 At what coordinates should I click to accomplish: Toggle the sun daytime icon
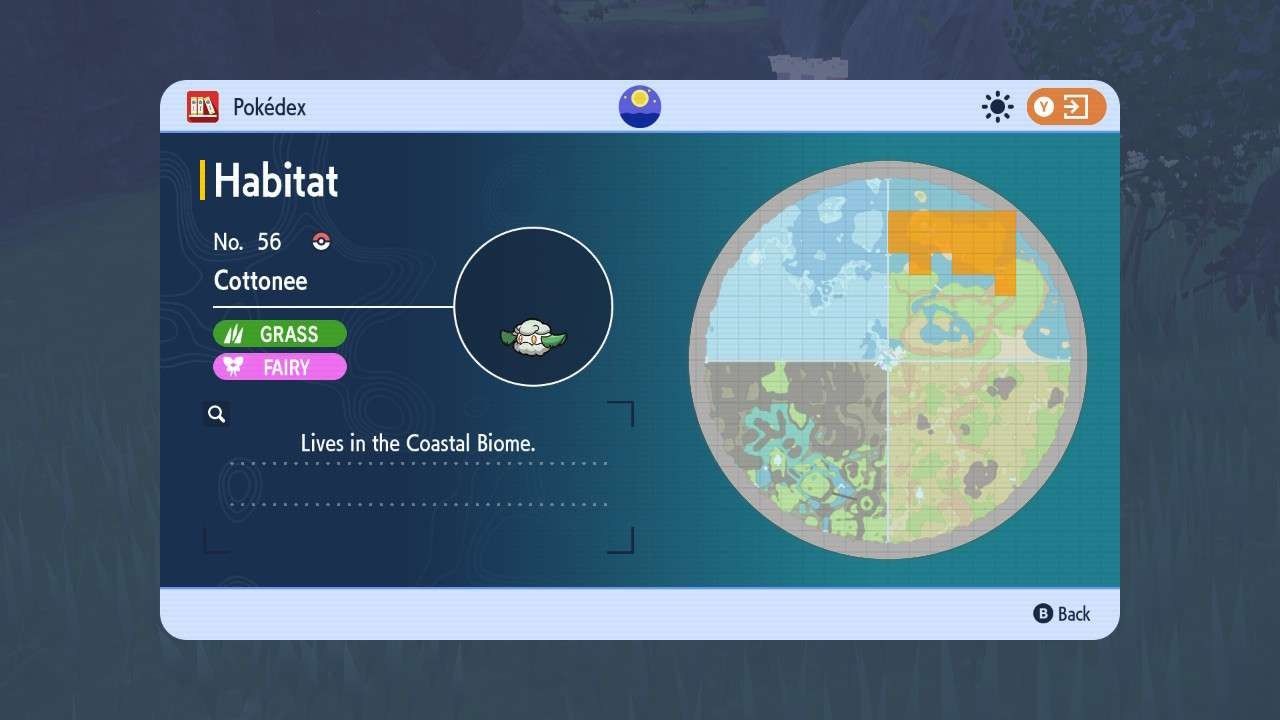click(x=997, y=107)
